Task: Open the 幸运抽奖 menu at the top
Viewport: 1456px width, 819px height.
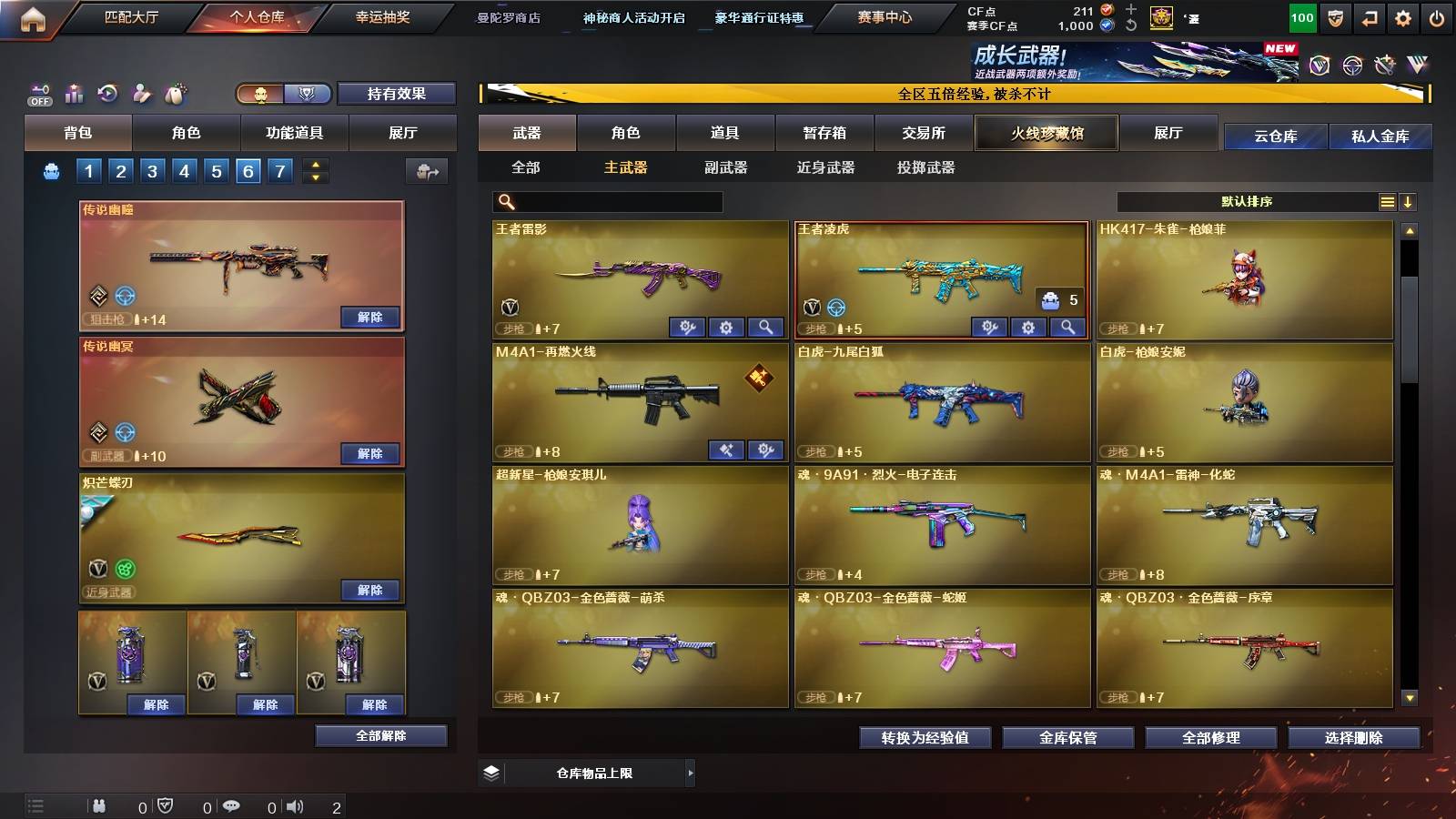Action: click(382, 15)
